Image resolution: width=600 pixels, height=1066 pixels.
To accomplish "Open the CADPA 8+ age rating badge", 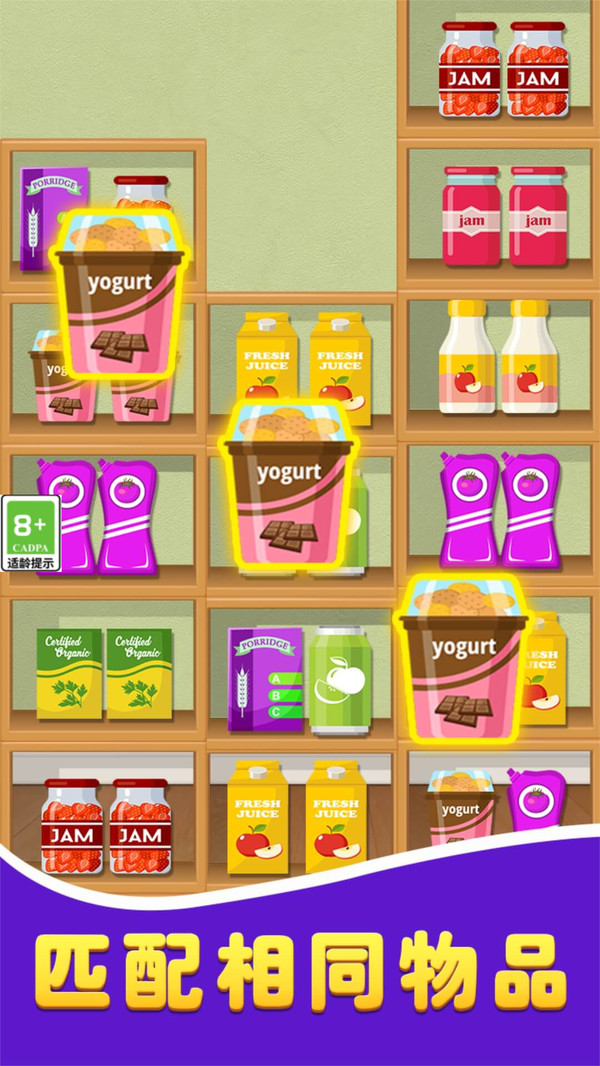I will tap(32, 532).
